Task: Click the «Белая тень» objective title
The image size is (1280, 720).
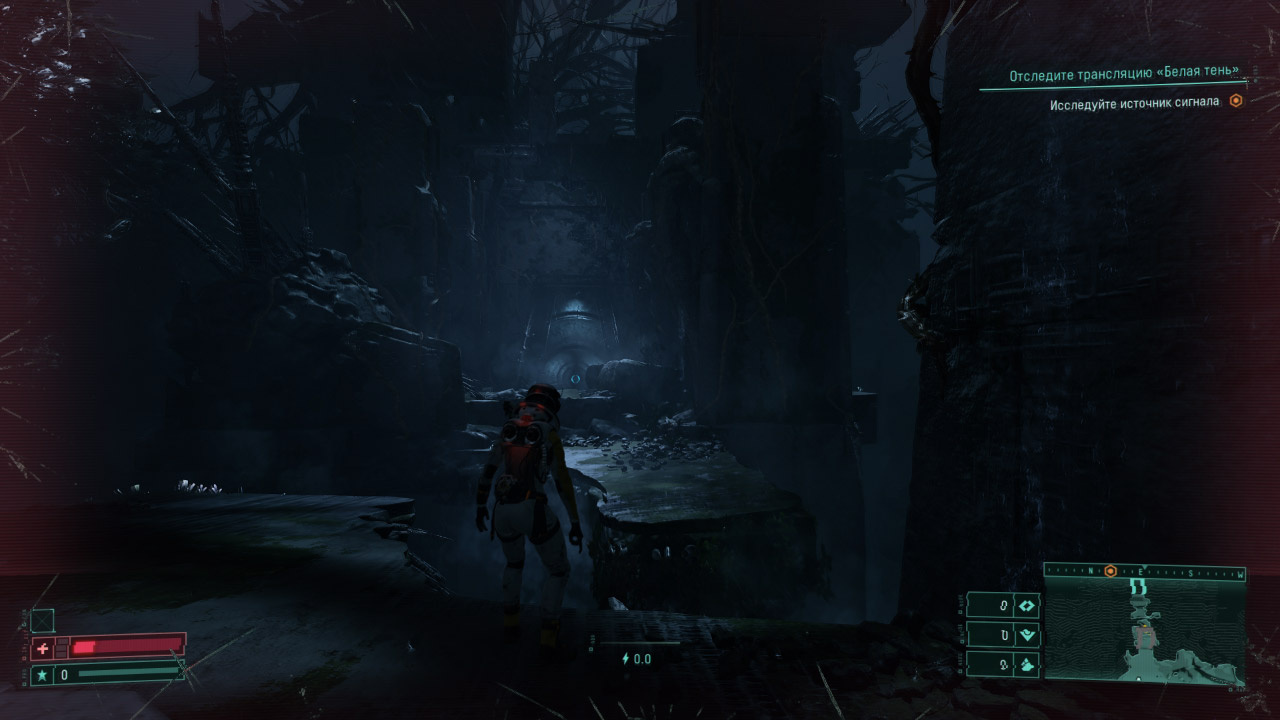Action: tap(1124, 75)
